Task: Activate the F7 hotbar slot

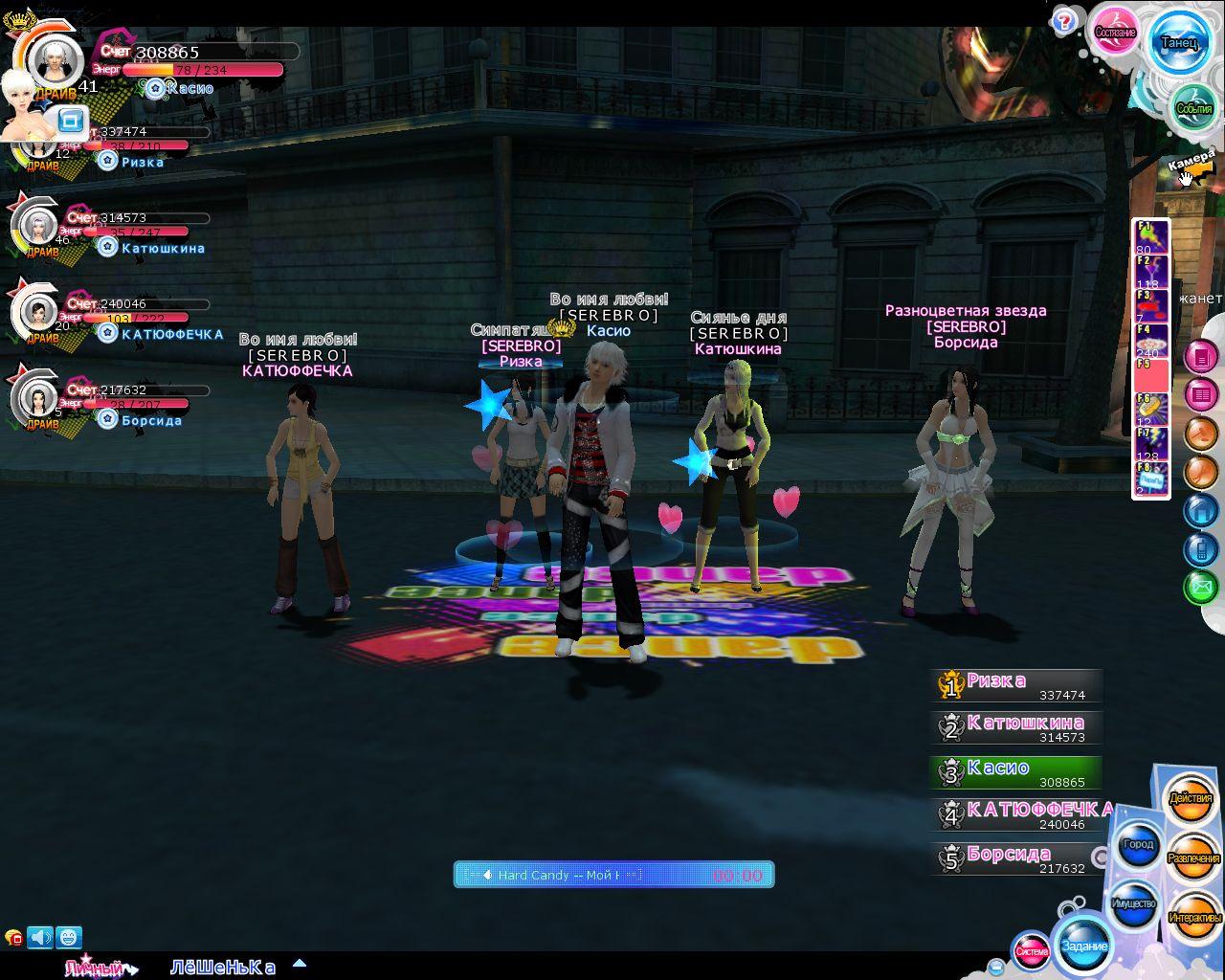Action: pyautogui.click(x=1151, y=444)
